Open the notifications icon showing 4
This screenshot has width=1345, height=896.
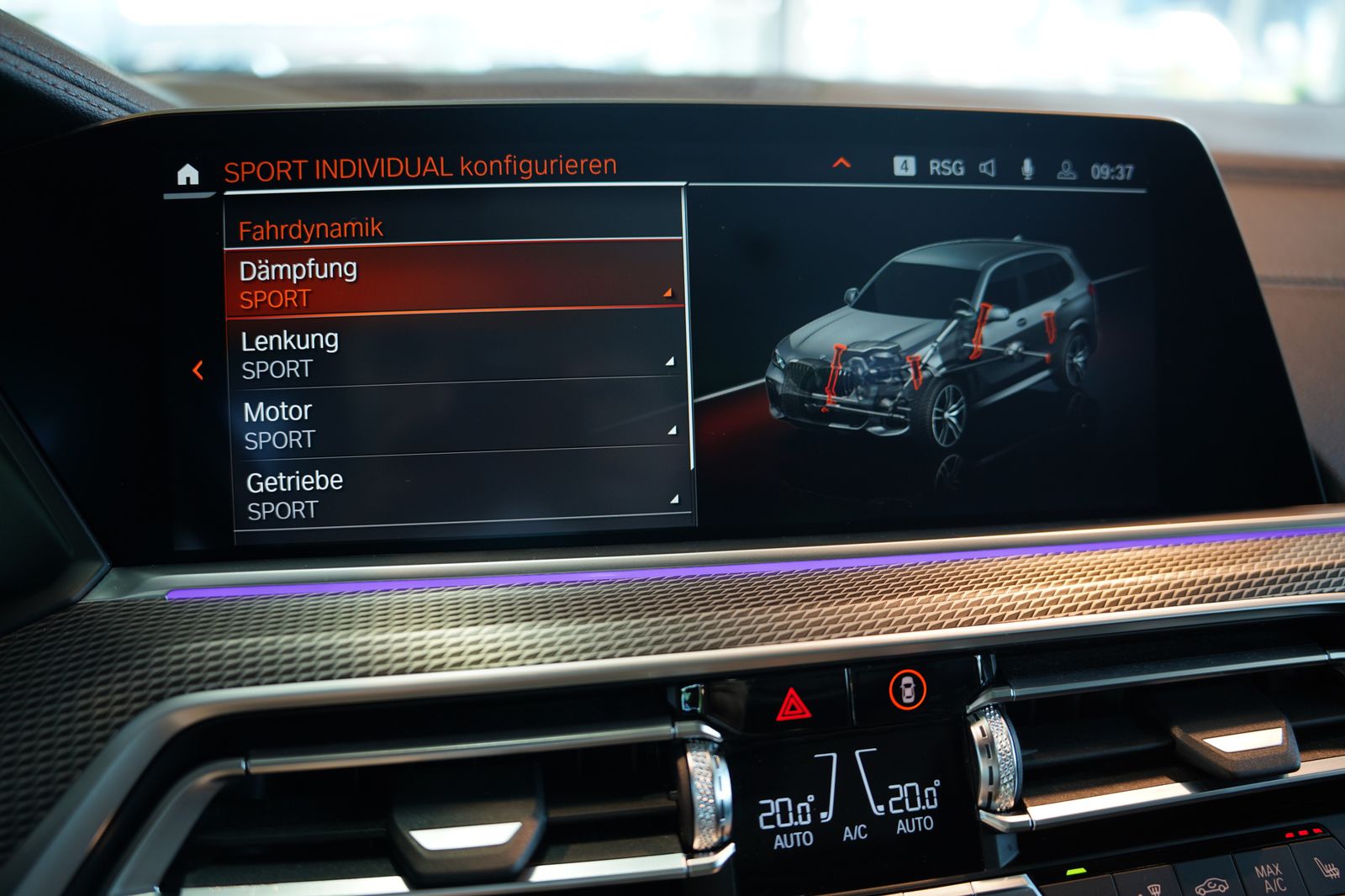coord(904,166)
